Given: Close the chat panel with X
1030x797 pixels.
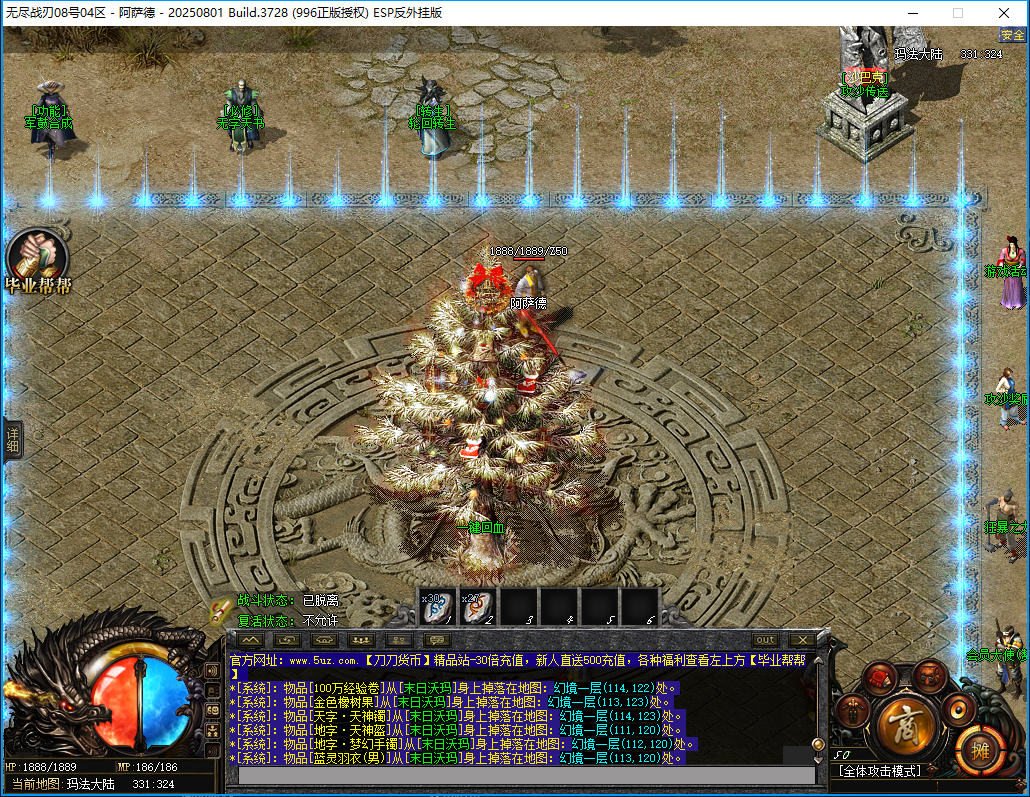Looking at the screenshot, I should point(801,640).
